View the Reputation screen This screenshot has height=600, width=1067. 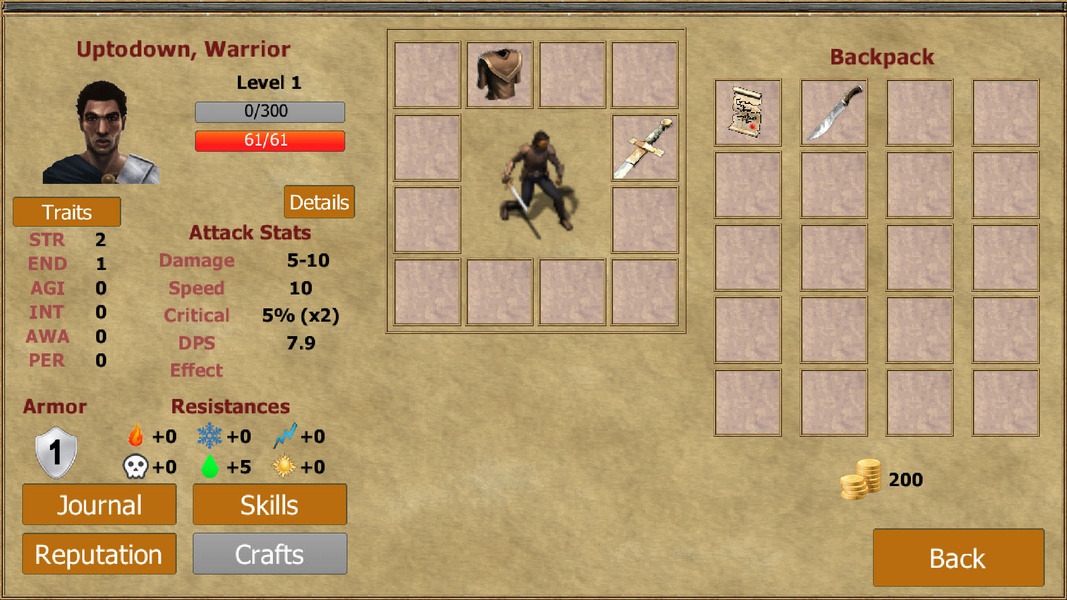pos(99,554)
